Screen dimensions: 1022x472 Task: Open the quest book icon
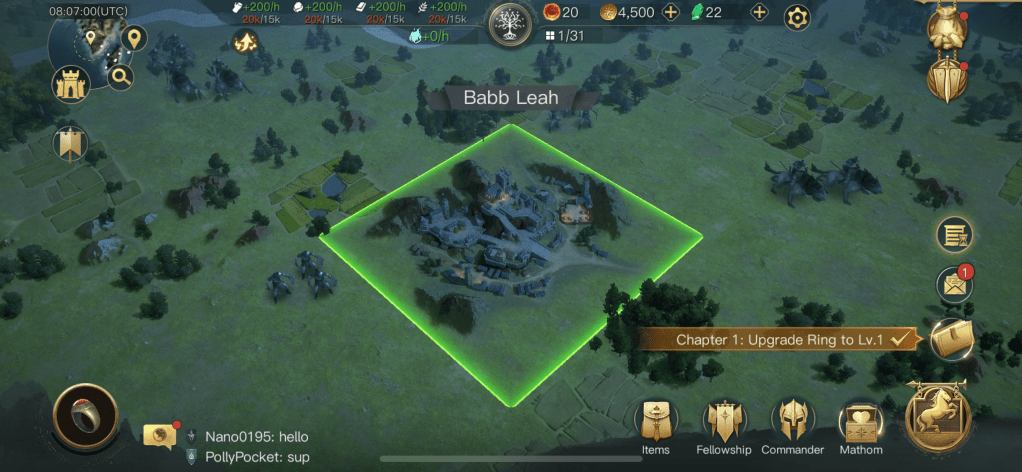tap(952, 340)
